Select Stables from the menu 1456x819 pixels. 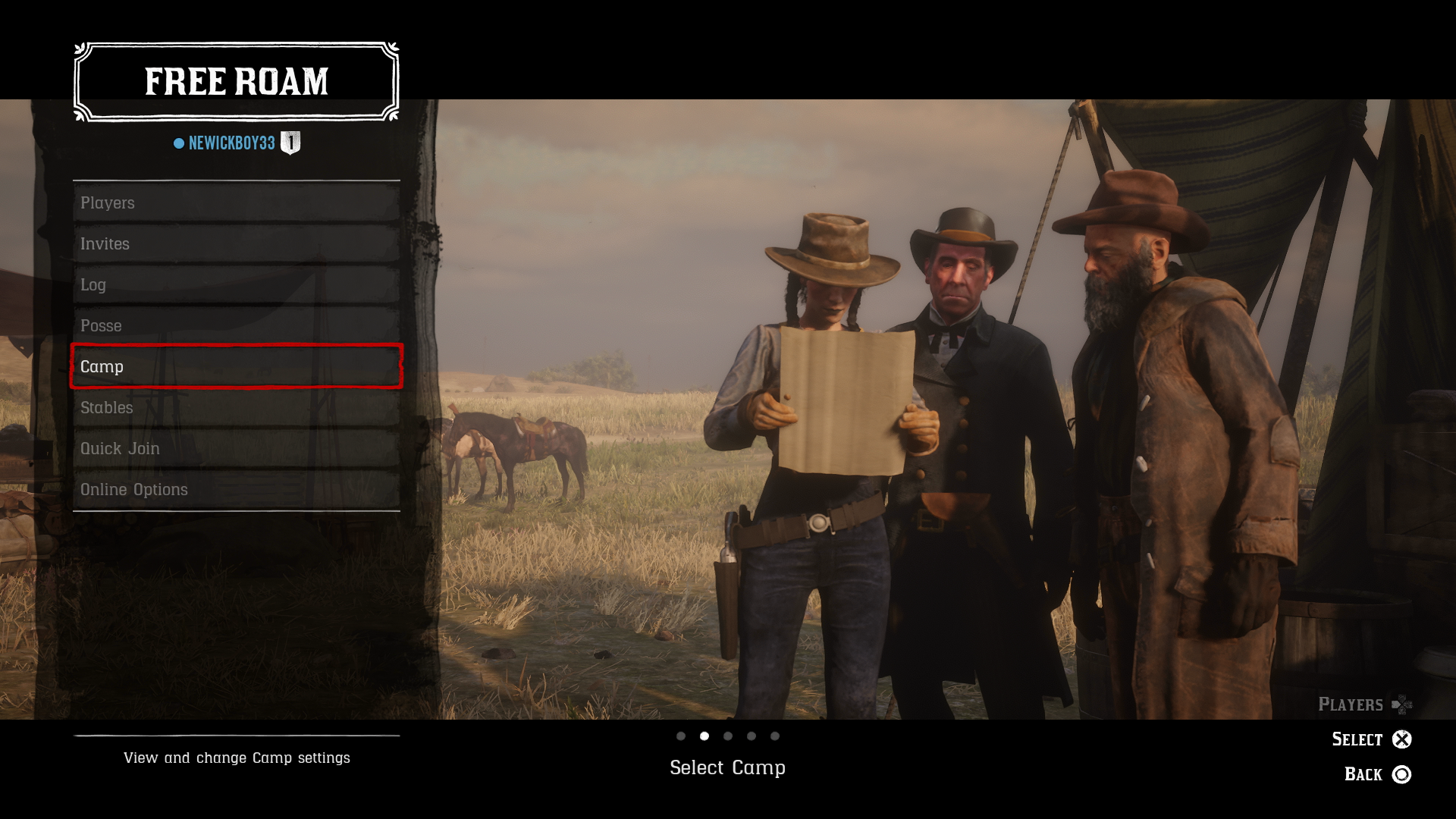[x=235, y=408]
